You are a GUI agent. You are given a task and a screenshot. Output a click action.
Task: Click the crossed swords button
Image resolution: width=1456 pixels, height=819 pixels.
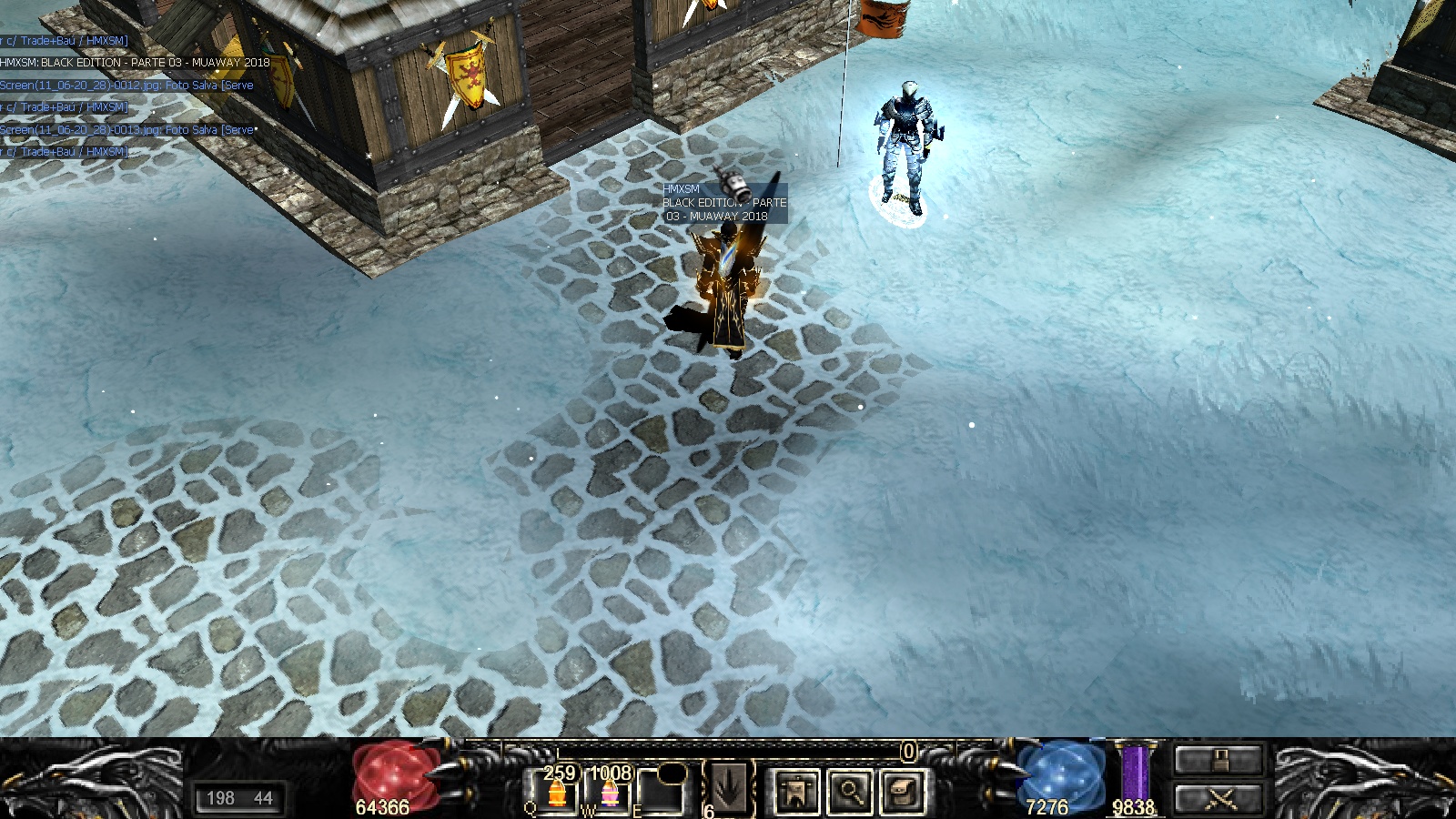click(1218, 799)
